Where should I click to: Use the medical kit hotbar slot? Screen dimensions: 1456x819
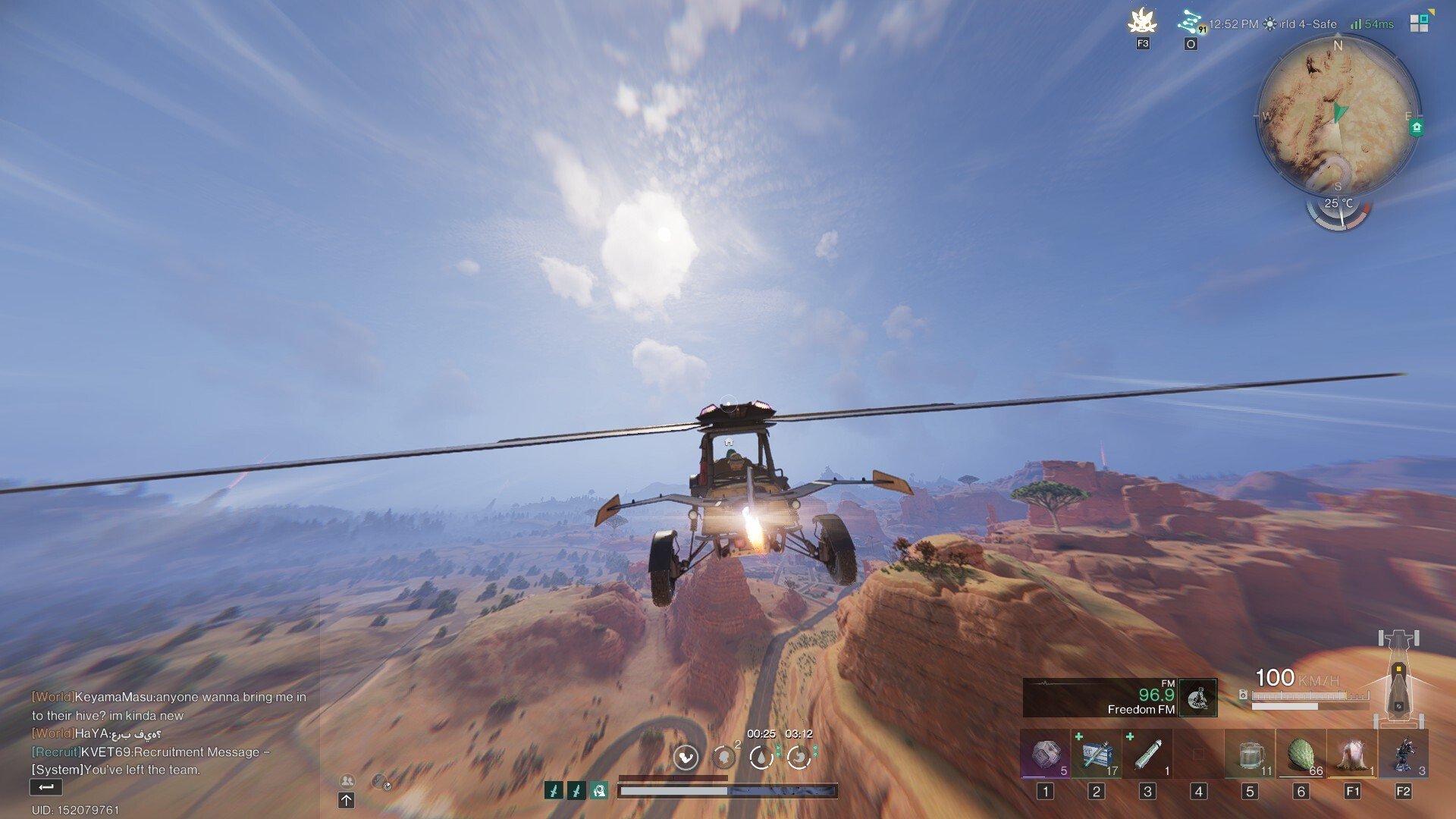pos(1097,755)
